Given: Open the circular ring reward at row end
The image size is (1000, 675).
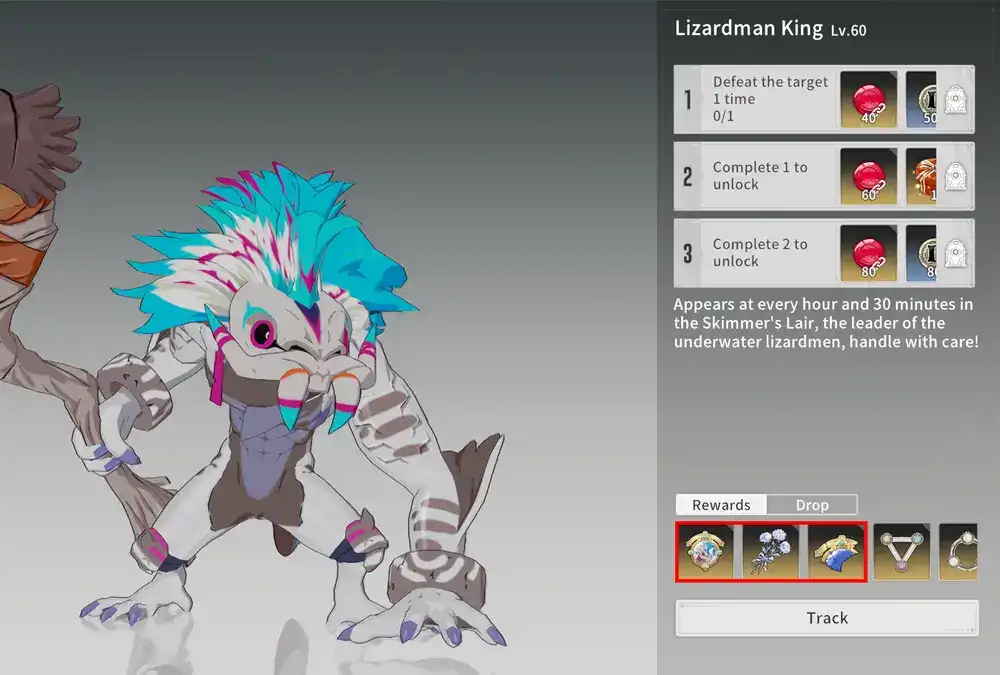Looking at the screenshot, I should coord(958,552).
